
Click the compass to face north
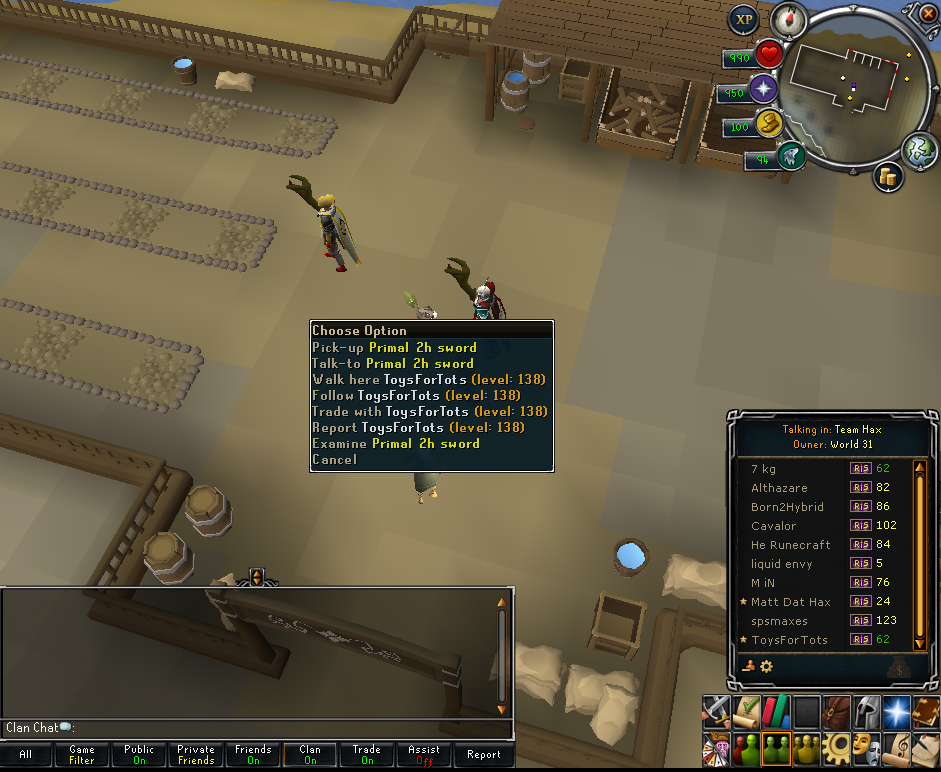[788, 17]
